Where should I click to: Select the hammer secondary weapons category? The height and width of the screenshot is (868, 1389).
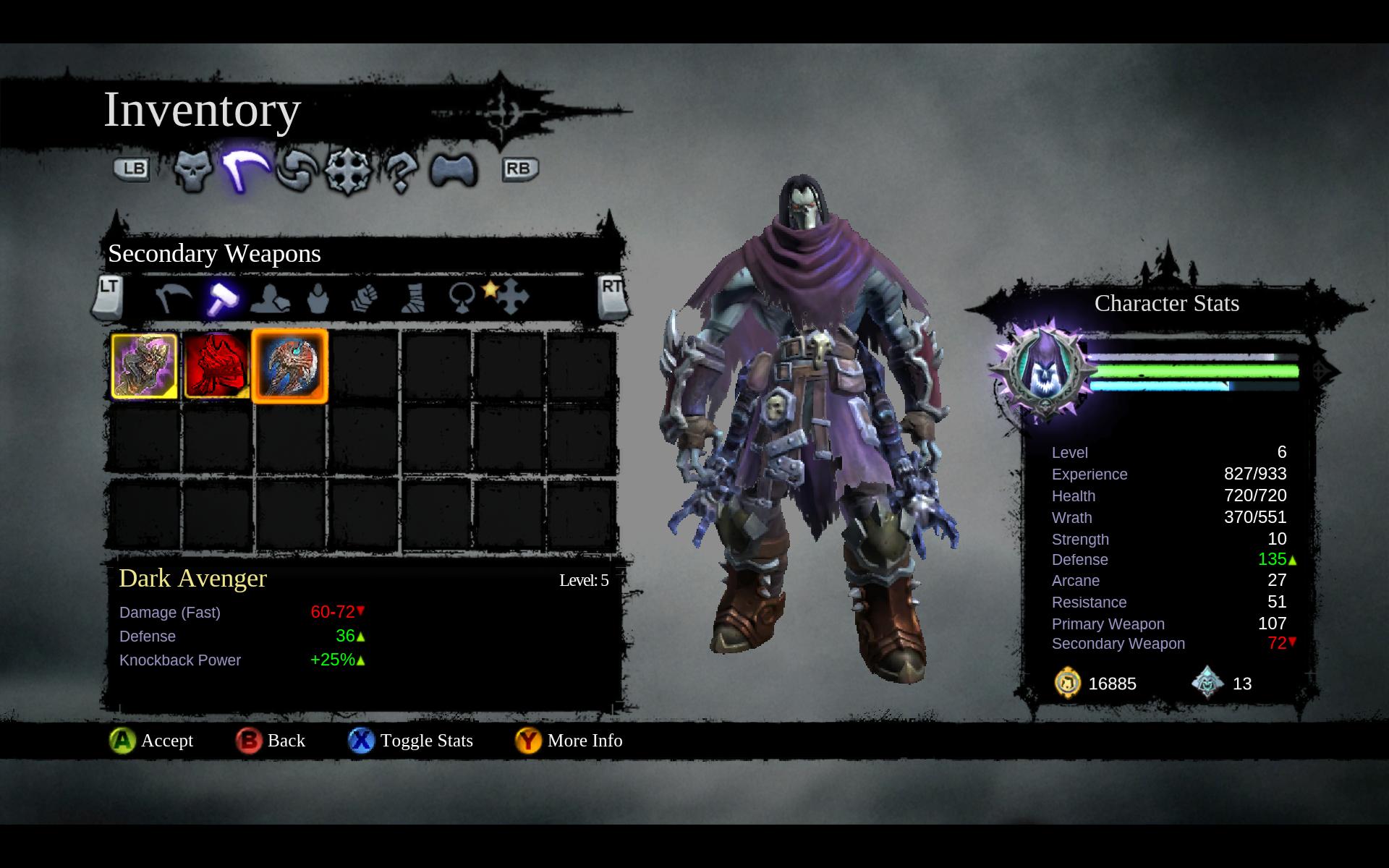pos(222,297)
